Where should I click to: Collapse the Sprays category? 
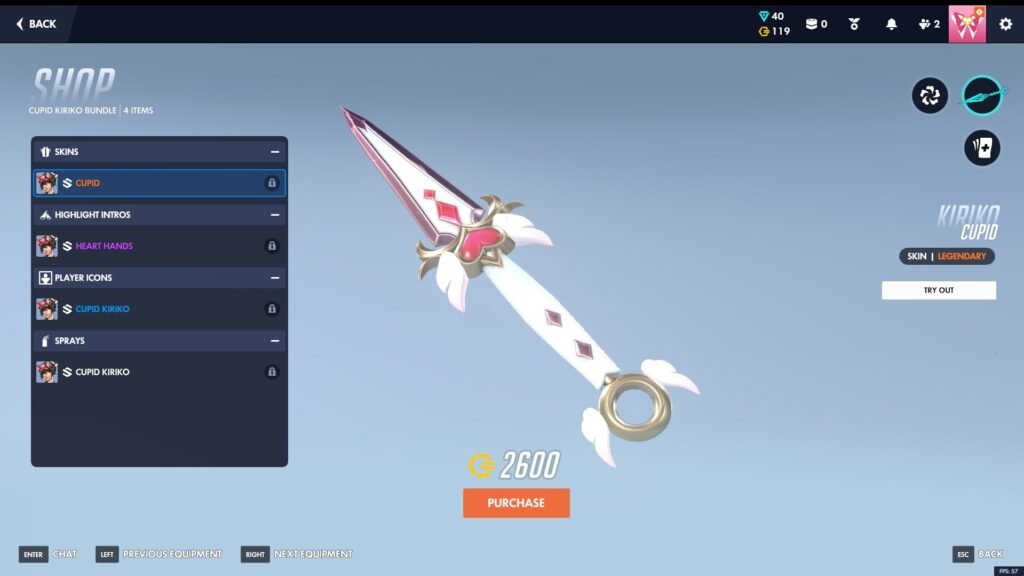(274, 341)
